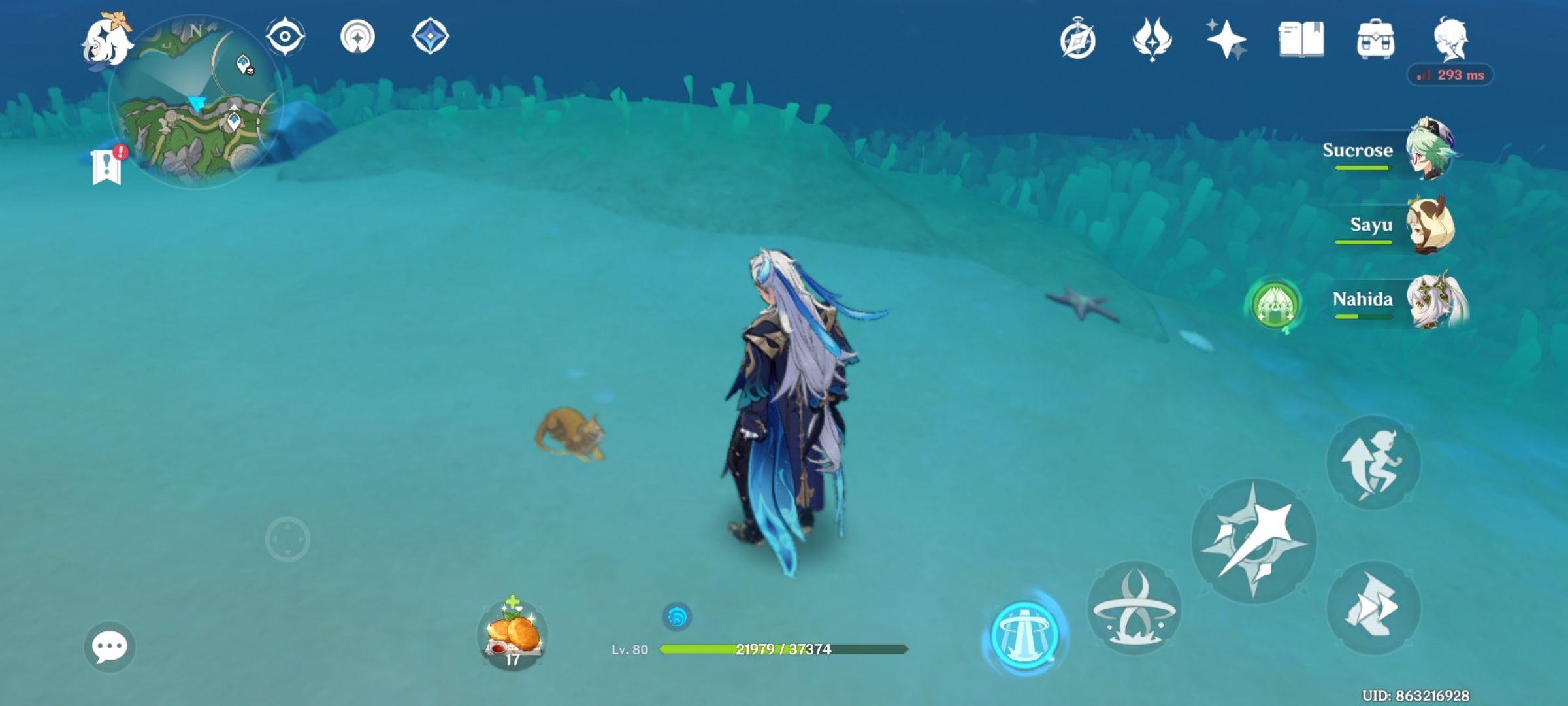Viewport: 1568px width, 706px height.
Task: Open the bookmark with red exclamation notification
Action: pos(106,167)
